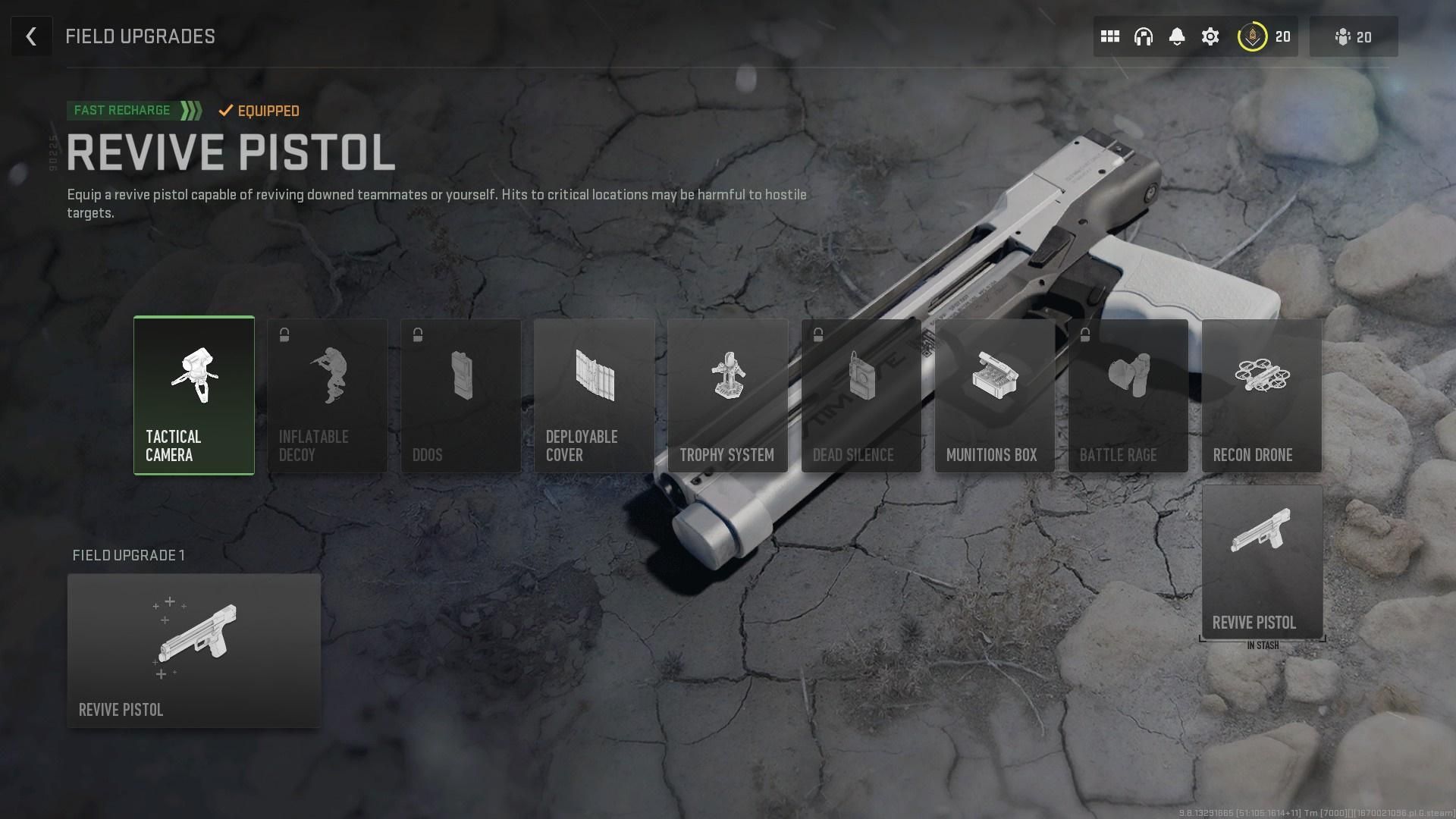Viewport: 1456px width, 819px height.
Task: Select the Munitions Box upgrade
Action: (994, 394)
